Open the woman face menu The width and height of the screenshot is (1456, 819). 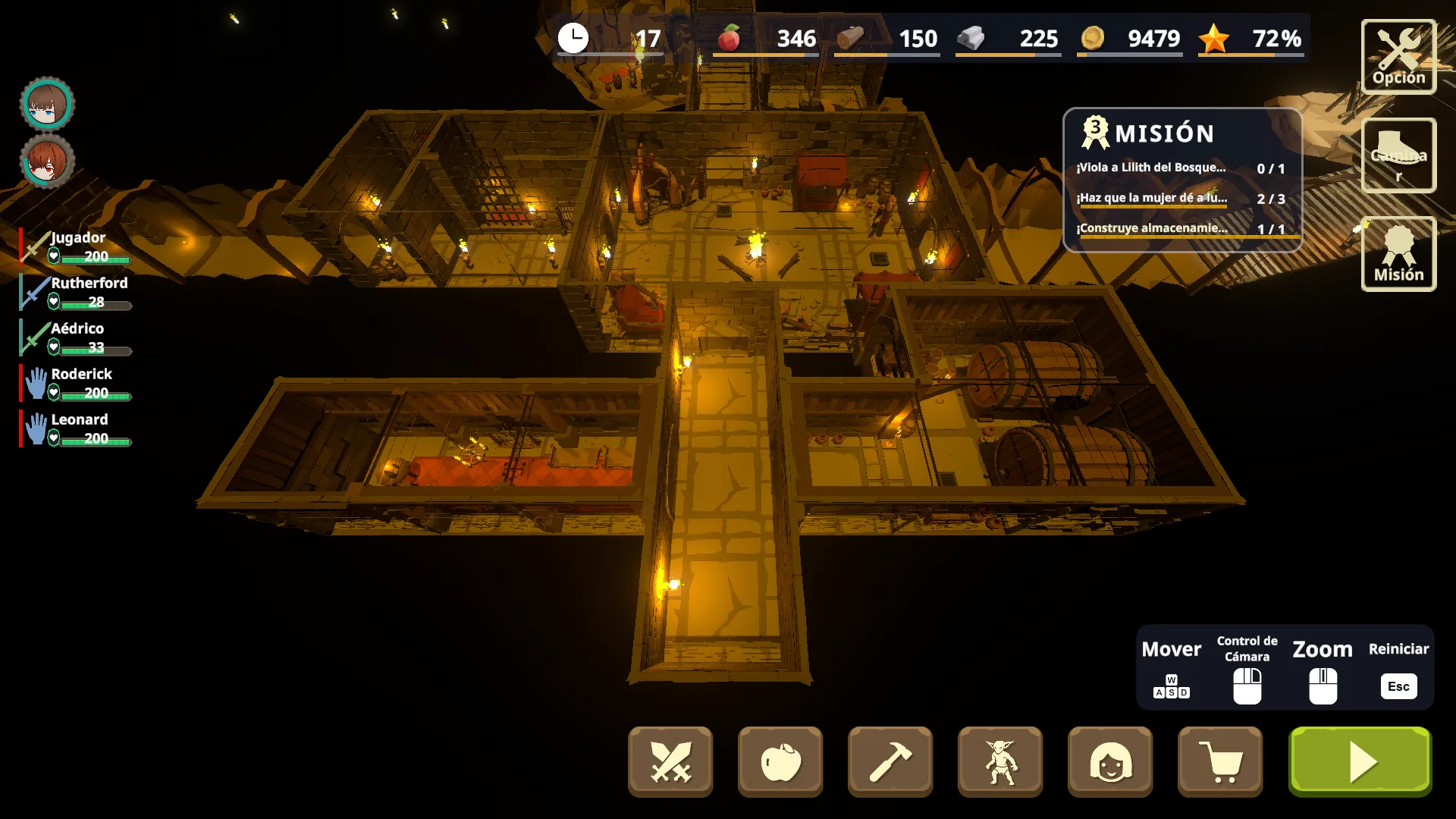(1109, 761)
